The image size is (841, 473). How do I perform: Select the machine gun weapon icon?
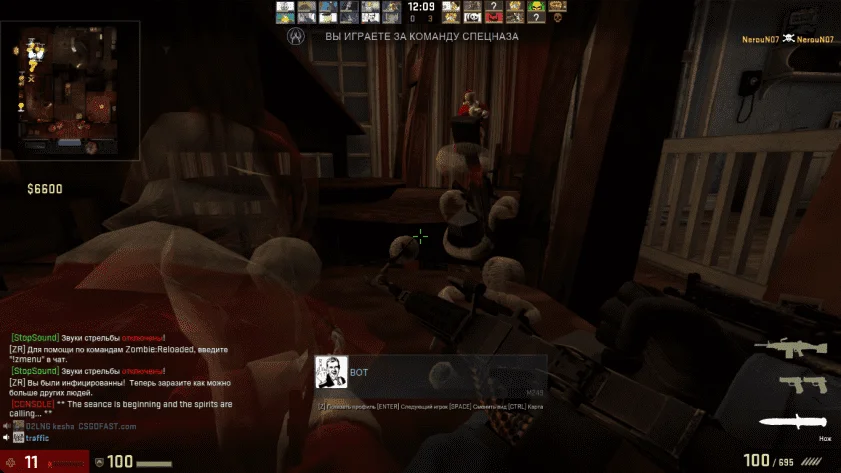[x=791, y=347]
